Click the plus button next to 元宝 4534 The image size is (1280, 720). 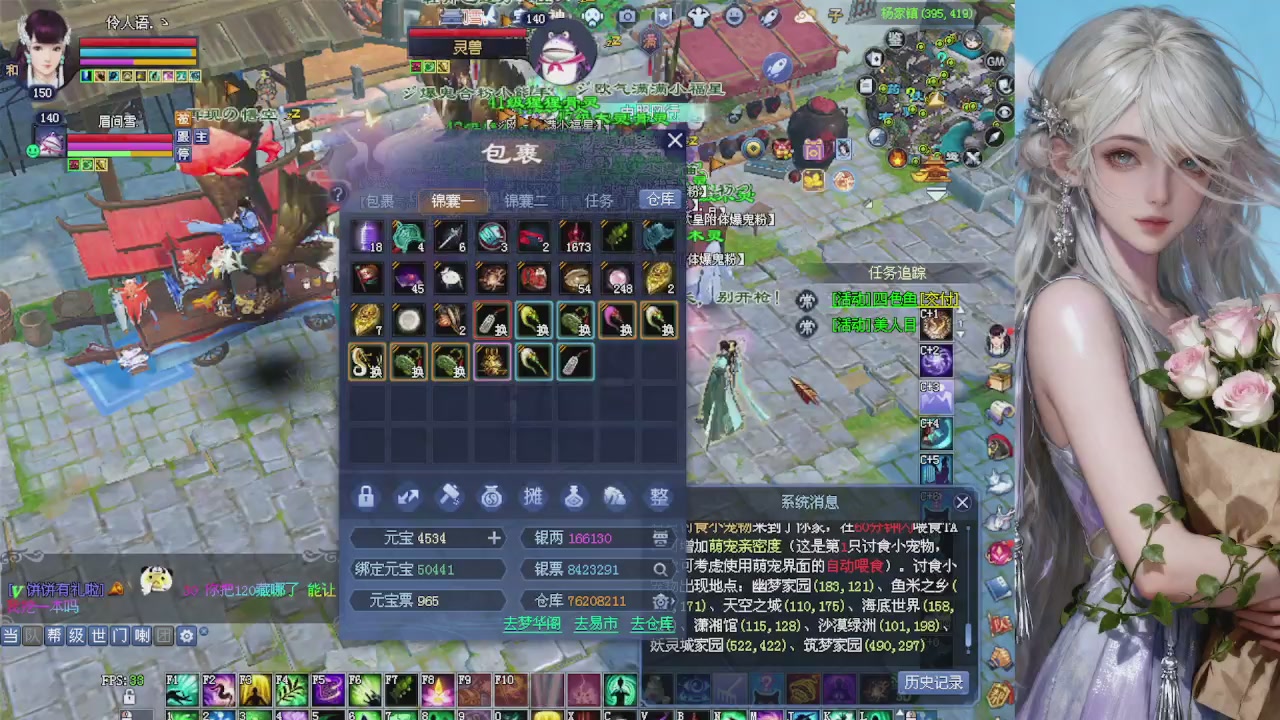pos(493,538)
